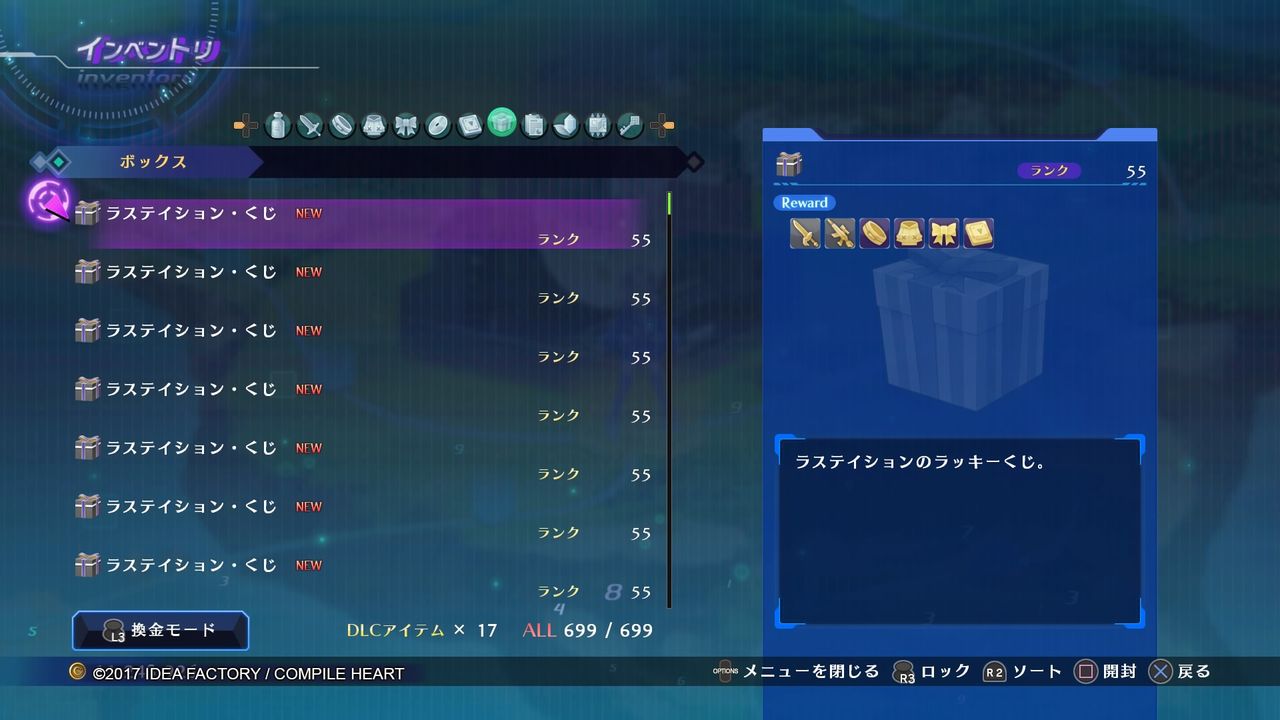Enable 換金モード with the mode button
This screenshot has width=1280, height=720.
pyautogui.click(x=160, y=631)
